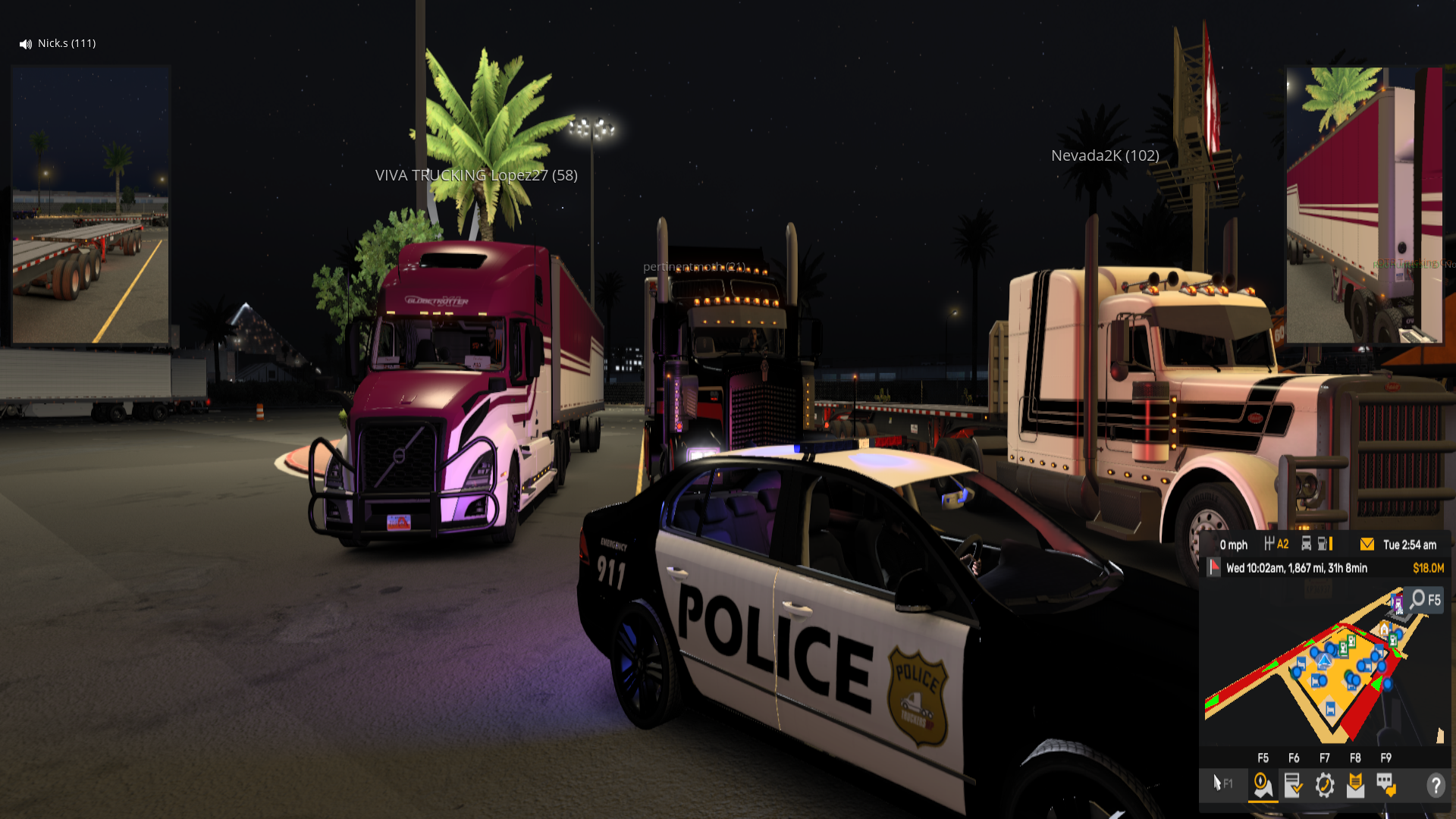Viewport: 1456px width, 819px height.
Task: Toggle the mouse cursor F1 button
Action: click(1222, 783)
